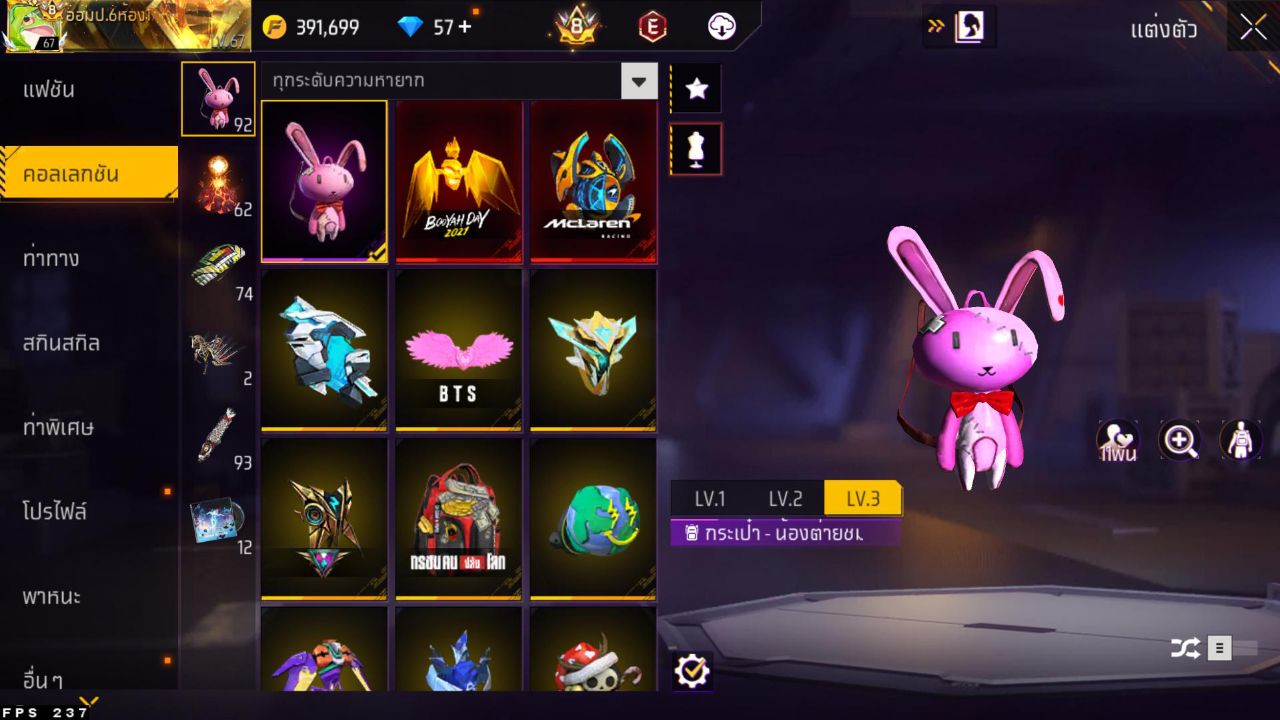Click the mannequin preview button
This screenshot has height=720, width=1280.
(696, 149)
